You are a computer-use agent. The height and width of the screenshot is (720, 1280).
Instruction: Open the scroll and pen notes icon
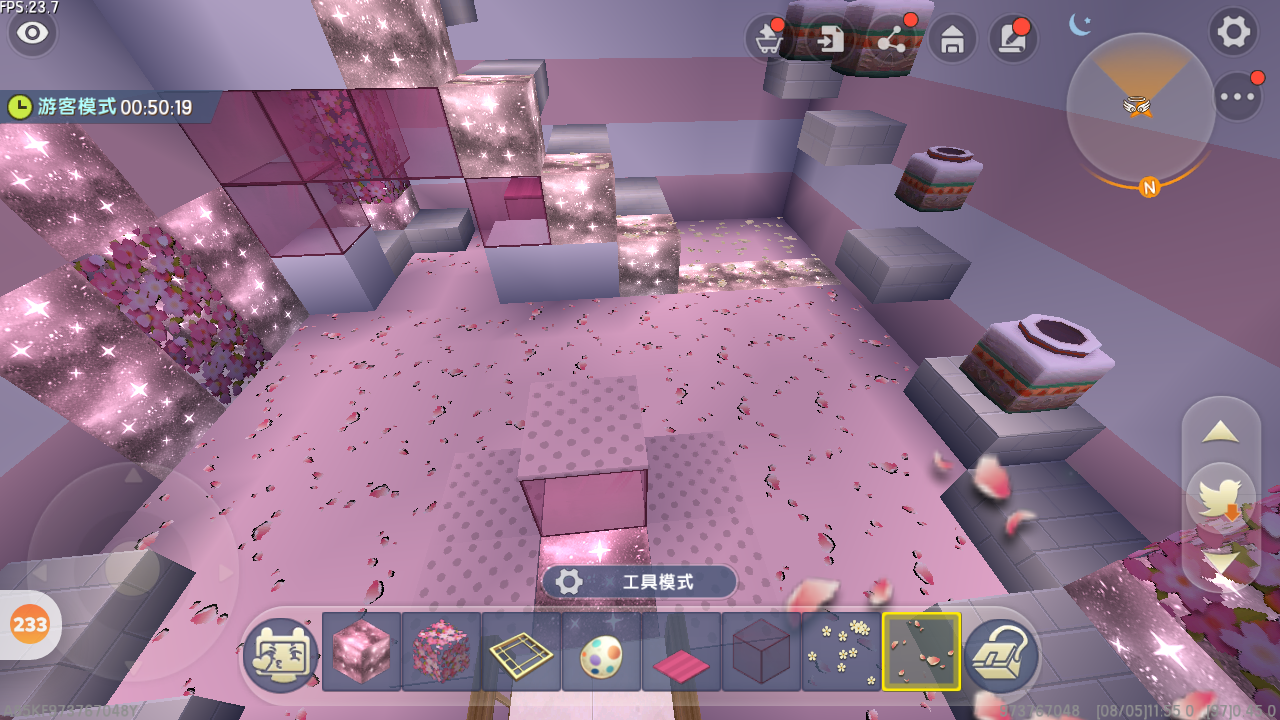tap(1012, 40)
